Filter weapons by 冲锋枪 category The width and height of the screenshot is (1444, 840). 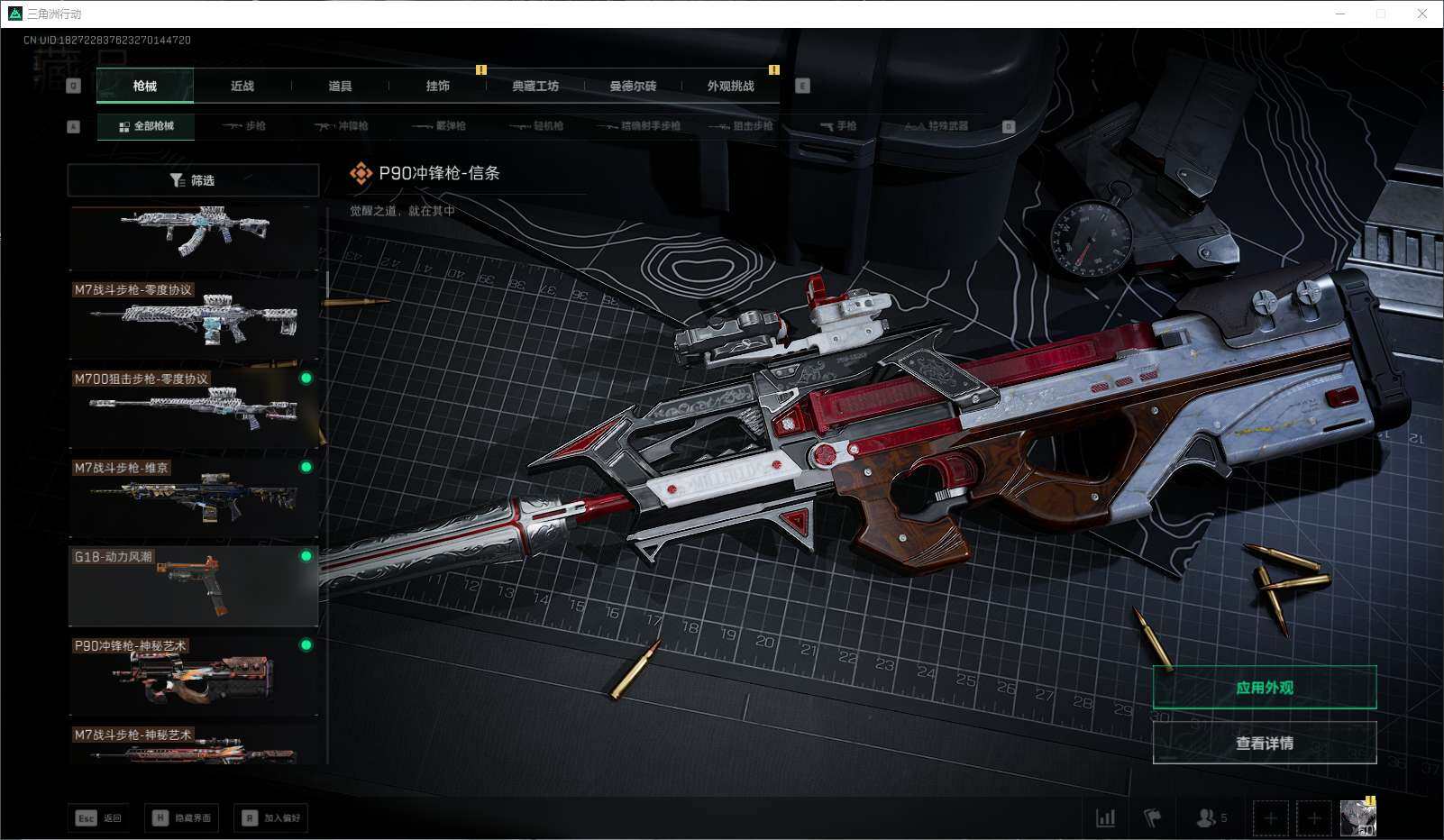342,126
